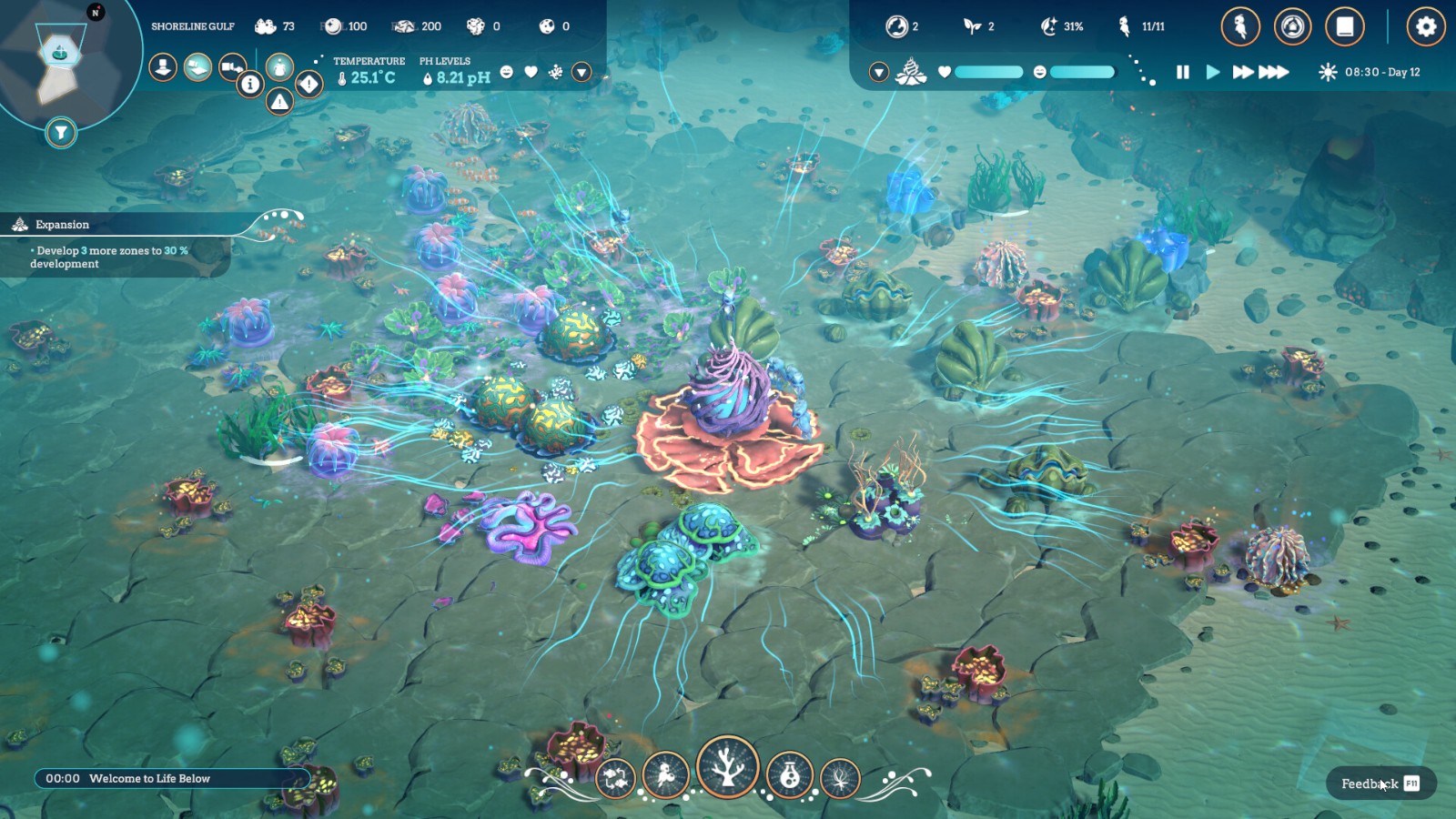Set game speed to double fast-forward
Image resolution: width=1456 pixels, height=819 pixels.
[1242, 72]
